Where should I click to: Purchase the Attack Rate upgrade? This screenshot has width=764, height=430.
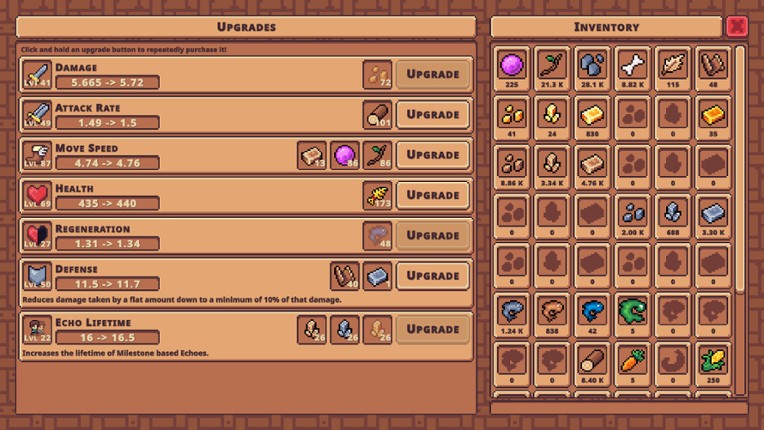tap(433, 114)
